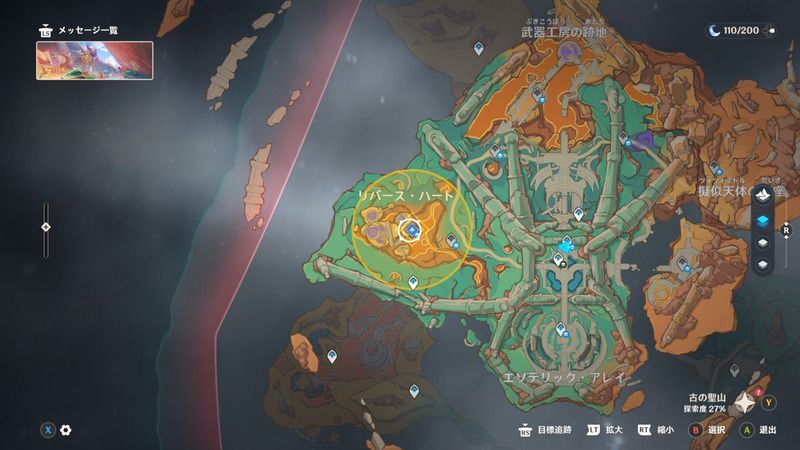This screenshot has width=800, height=450.
Task: Adjust the map zoom slider handle
Action: click(45, 227)
